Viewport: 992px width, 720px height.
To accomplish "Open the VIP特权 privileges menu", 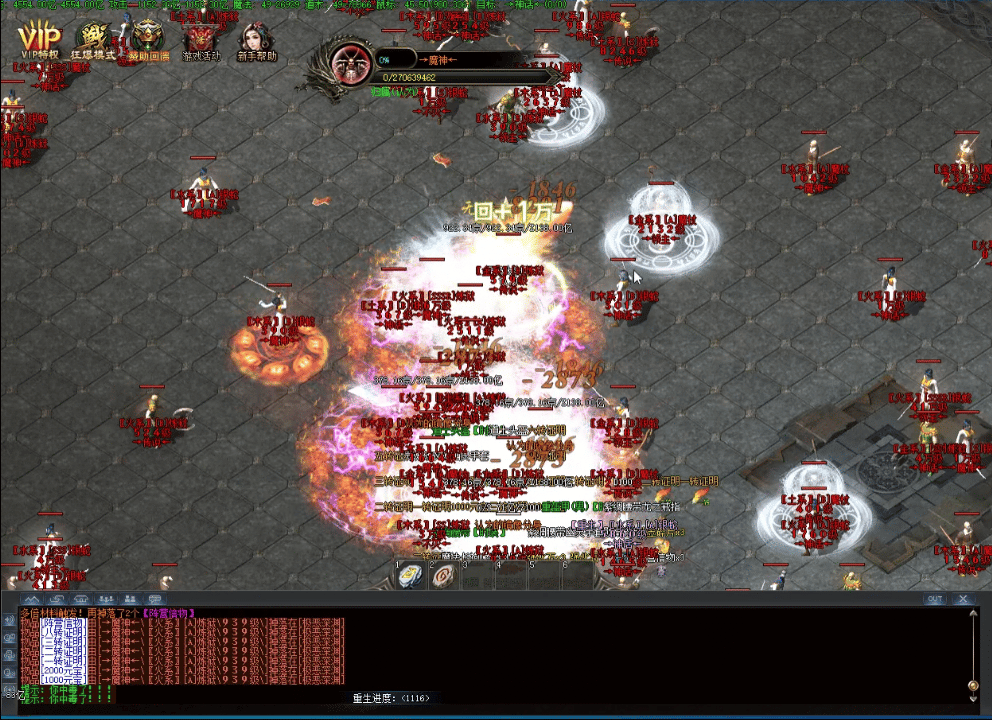I will [38, 40].
